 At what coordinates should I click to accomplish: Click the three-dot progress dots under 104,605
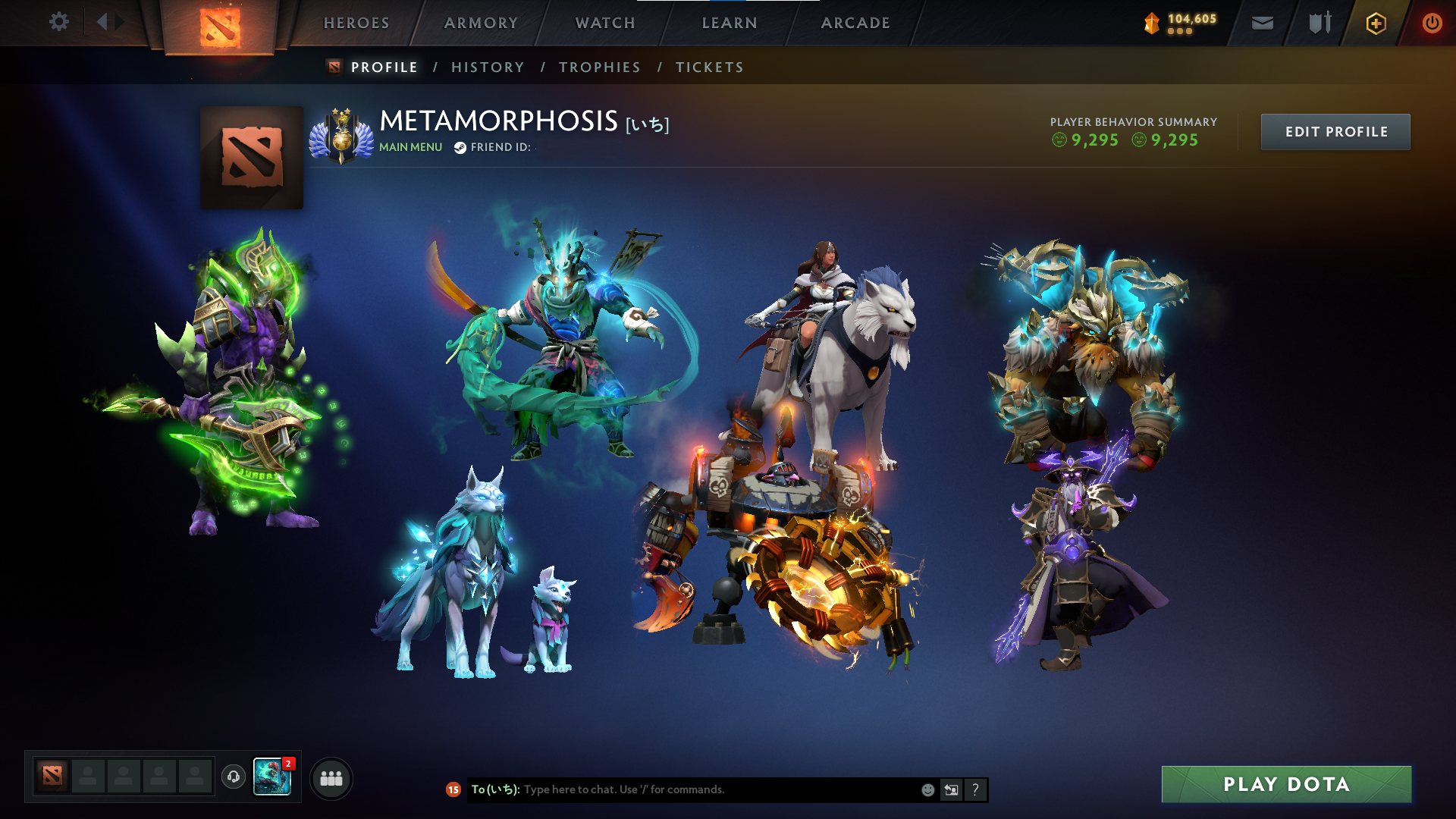pos(1178,32)
